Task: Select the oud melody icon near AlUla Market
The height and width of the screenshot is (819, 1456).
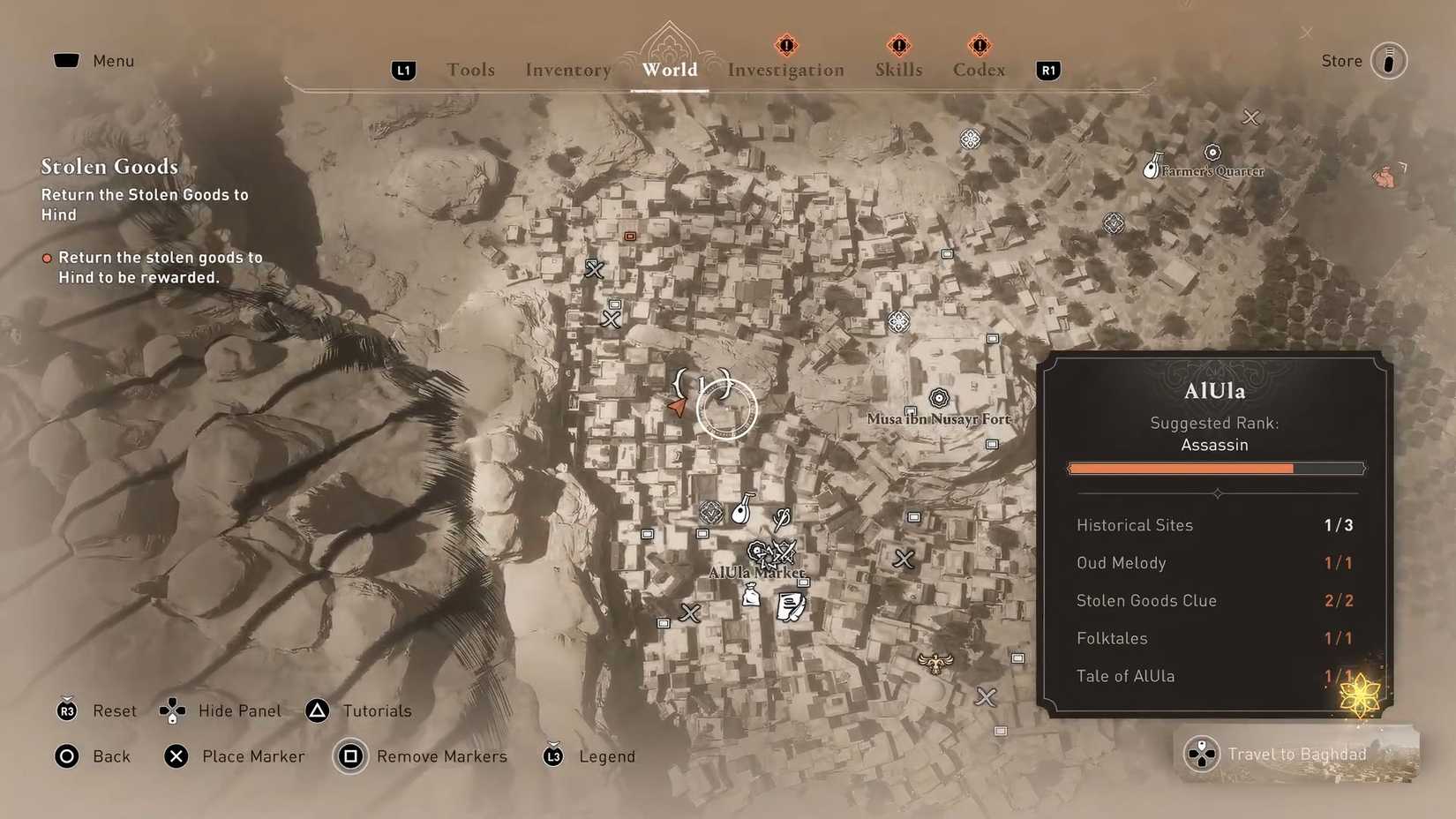Action: tap(741, 509)
